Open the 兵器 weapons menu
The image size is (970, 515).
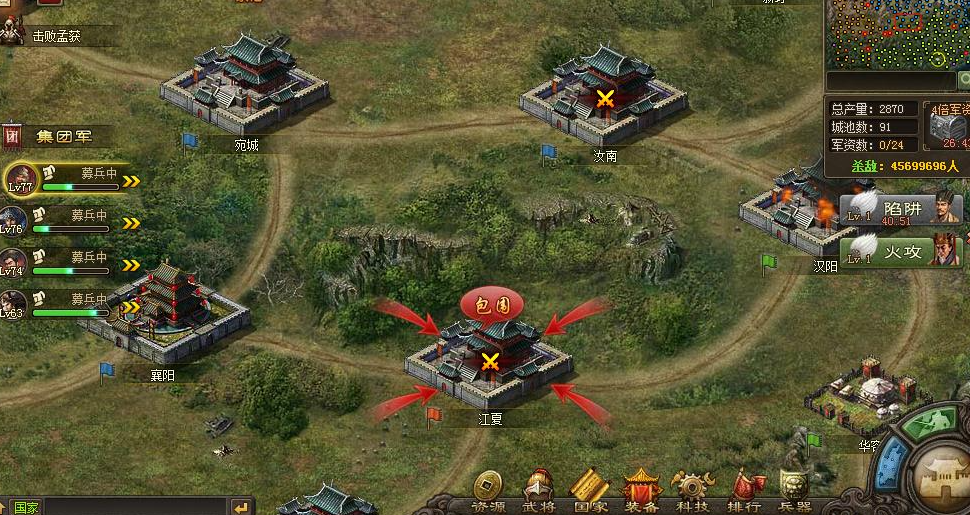[x=795, y=490]
